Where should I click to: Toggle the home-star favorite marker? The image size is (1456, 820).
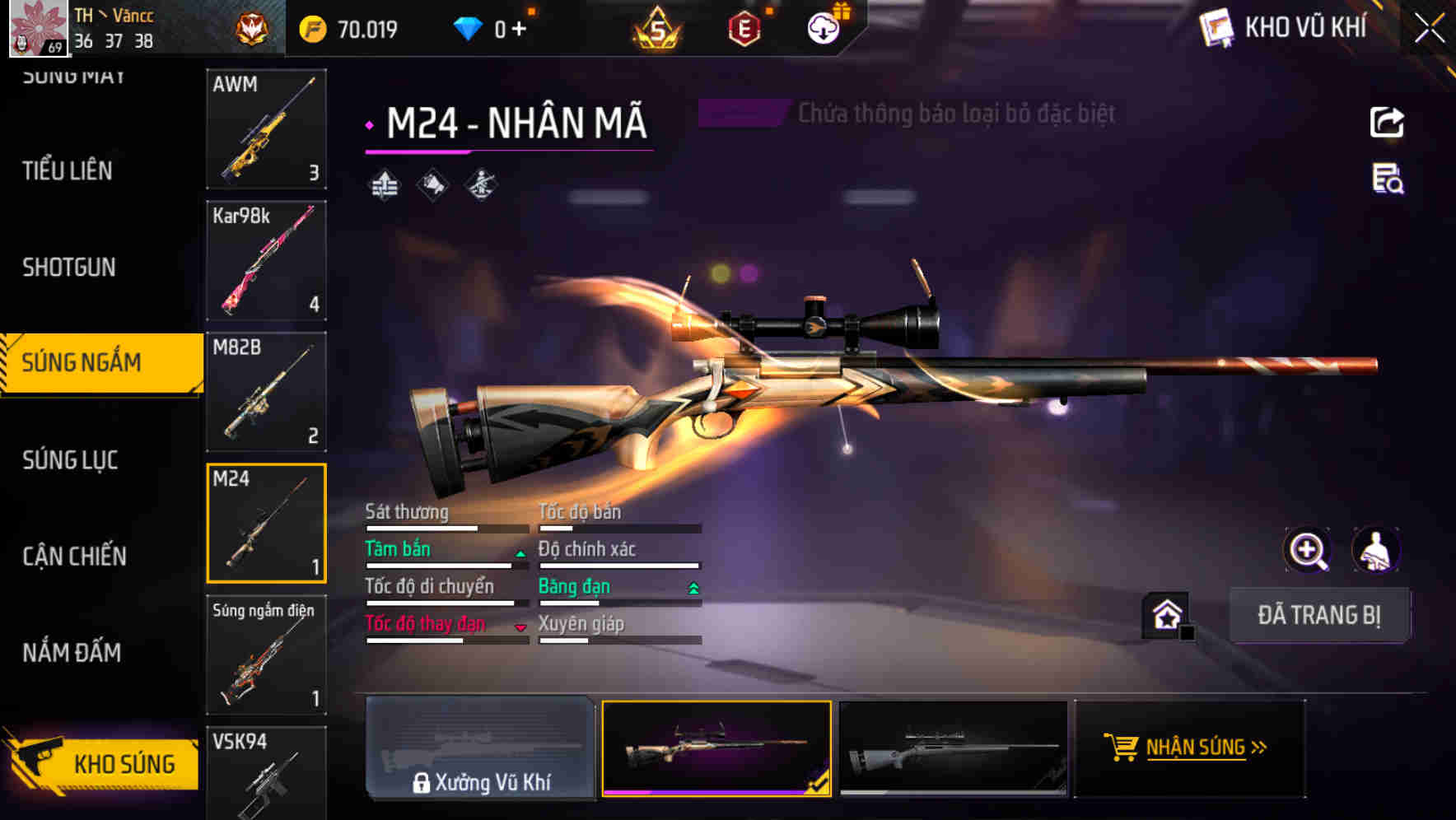tap(1164, 615)
